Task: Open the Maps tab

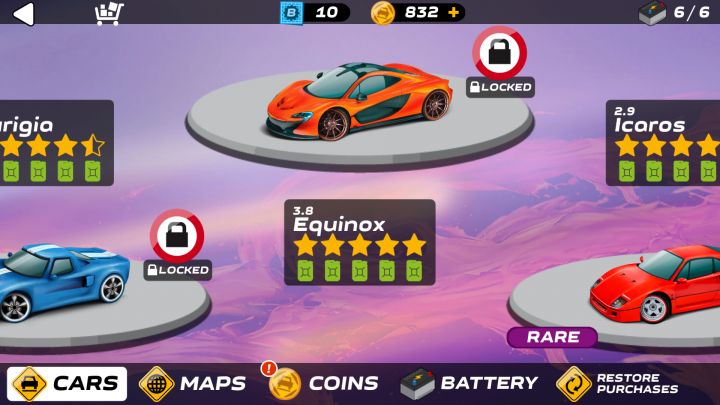Action: click(x=193, y=383)
